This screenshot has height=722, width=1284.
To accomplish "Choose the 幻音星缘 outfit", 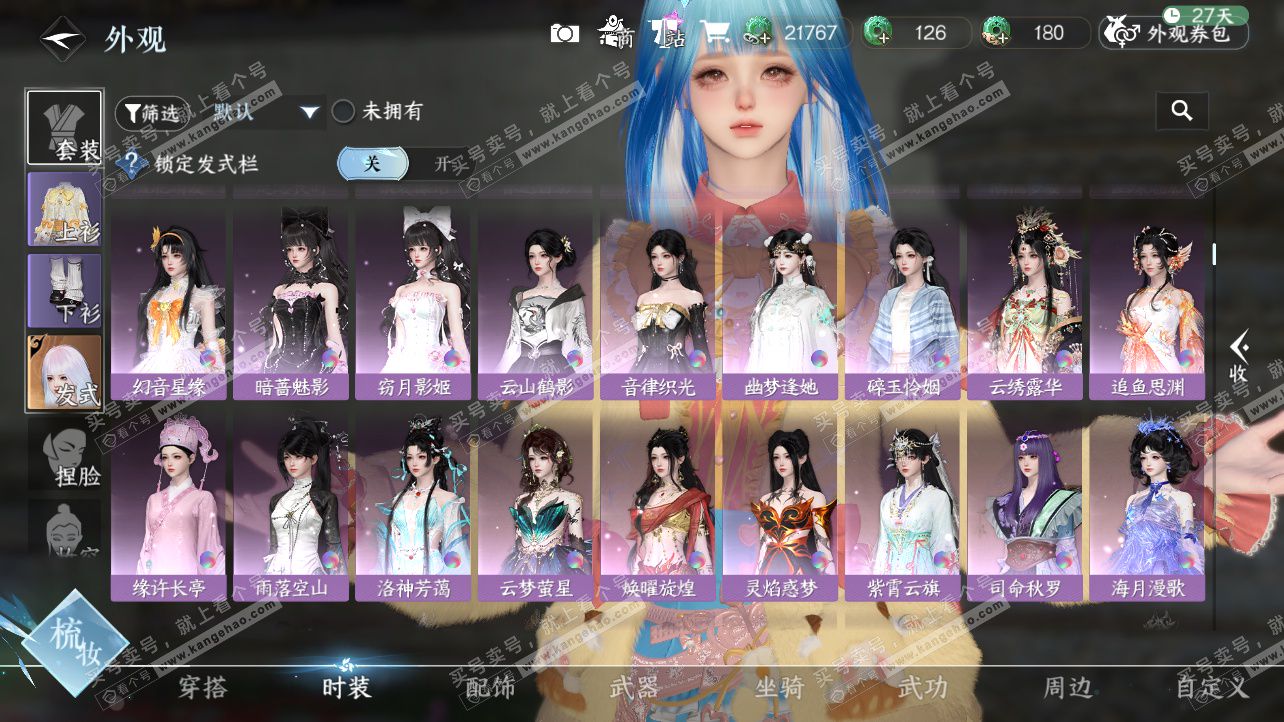I will [169, 300].
